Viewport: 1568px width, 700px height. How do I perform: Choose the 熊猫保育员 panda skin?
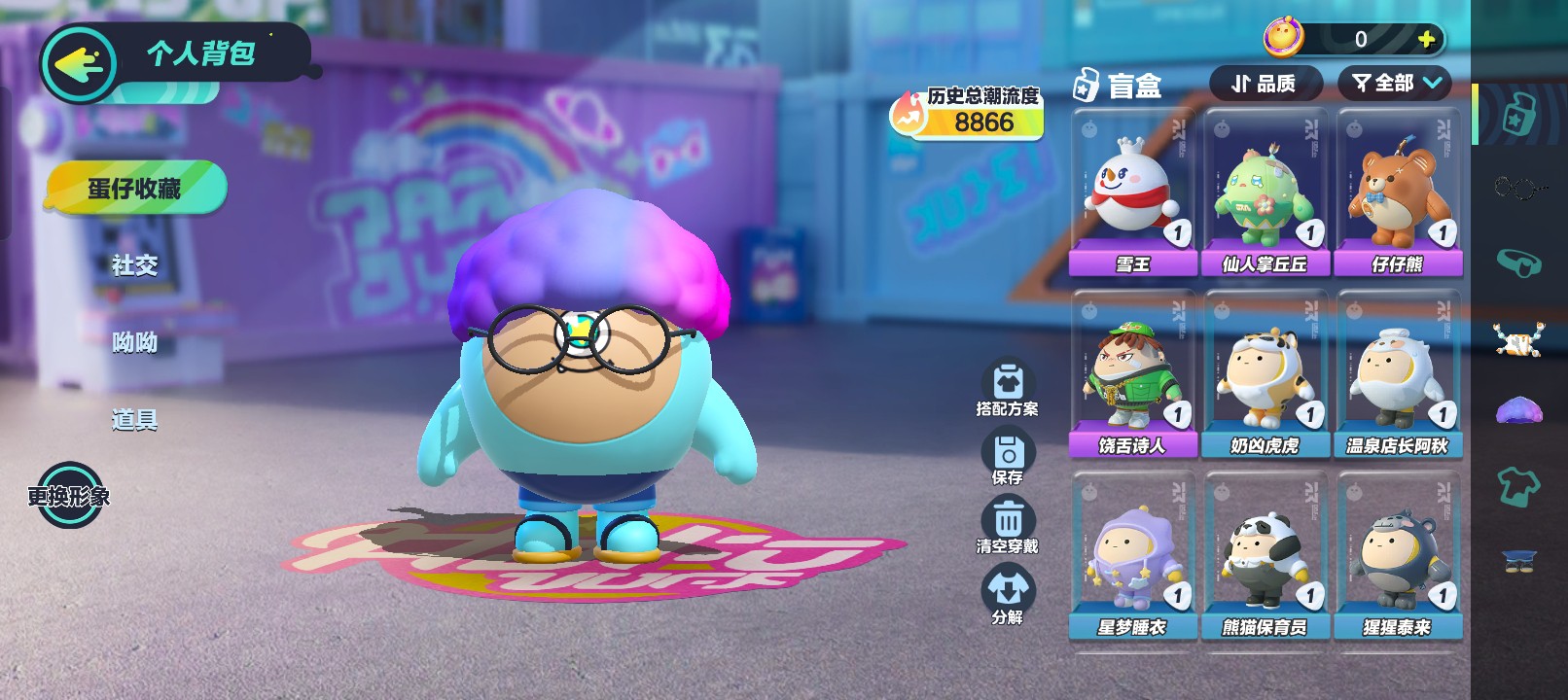pyautogui.click(x=1265, y=556)
